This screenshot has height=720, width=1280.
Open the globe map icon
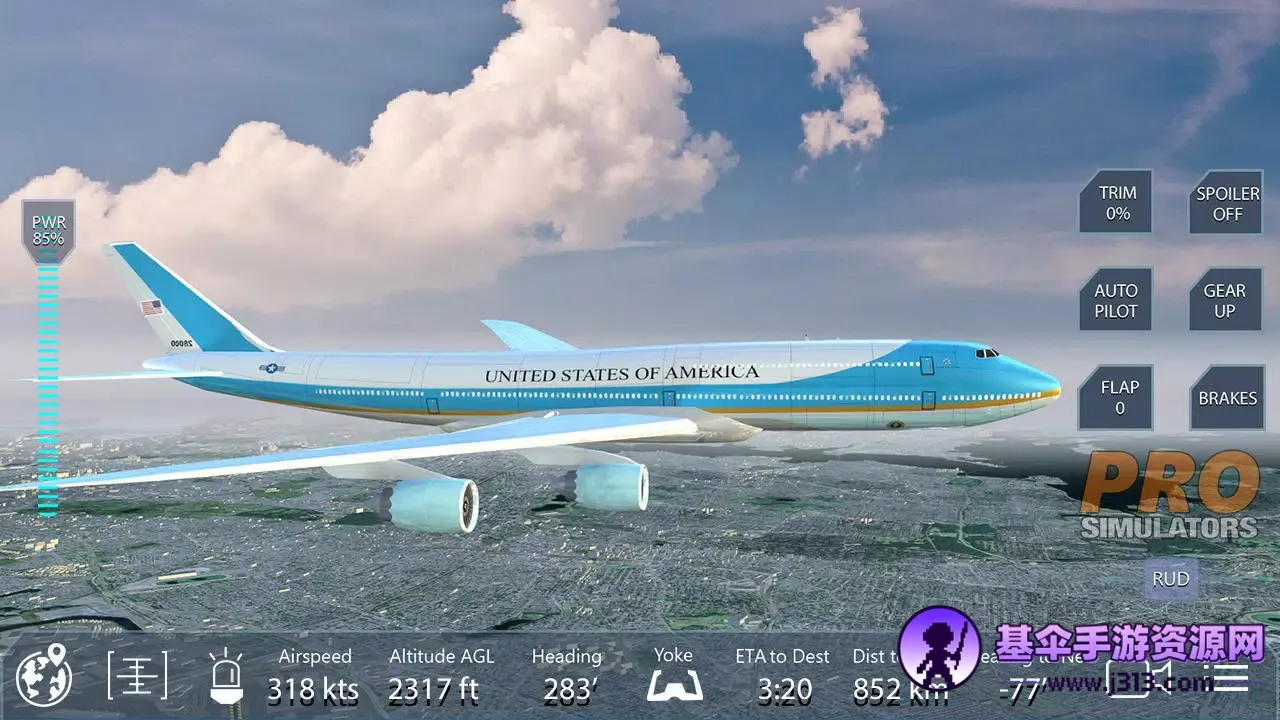click(44, 677)
